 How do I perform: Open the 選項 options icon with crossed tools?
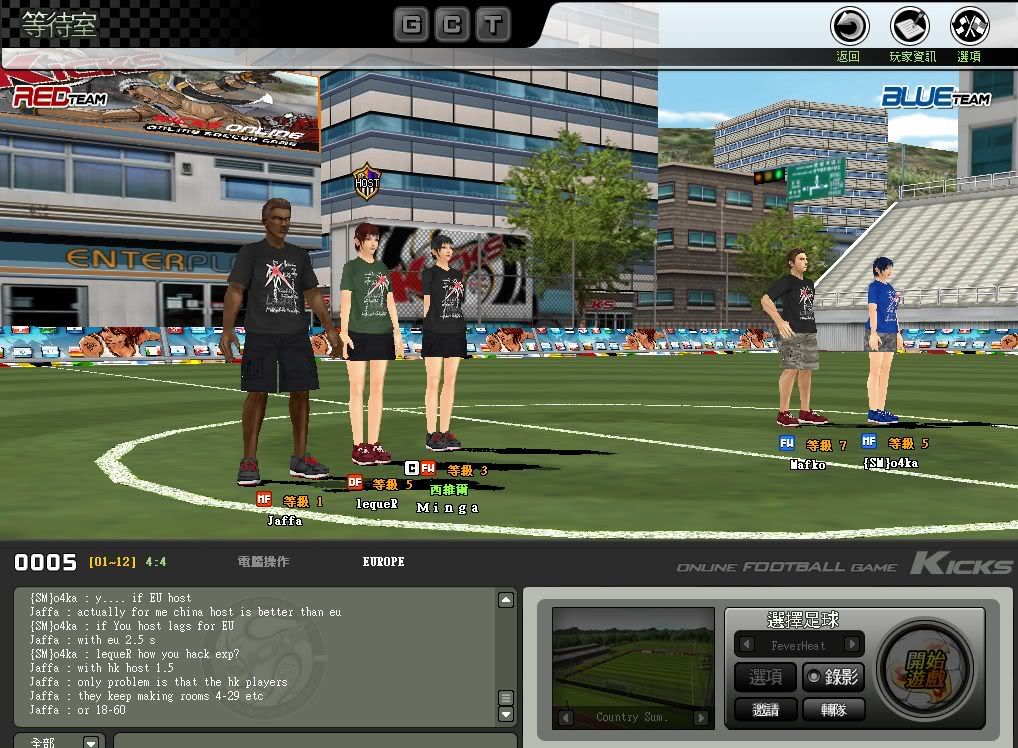(x=969, y=26)
